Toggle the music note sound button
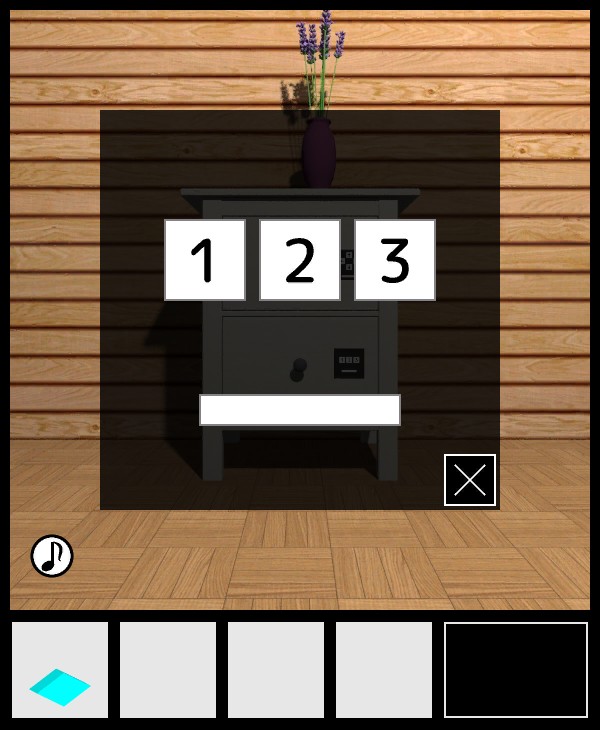This screenshot has width=600, height=730. [52, 556]
